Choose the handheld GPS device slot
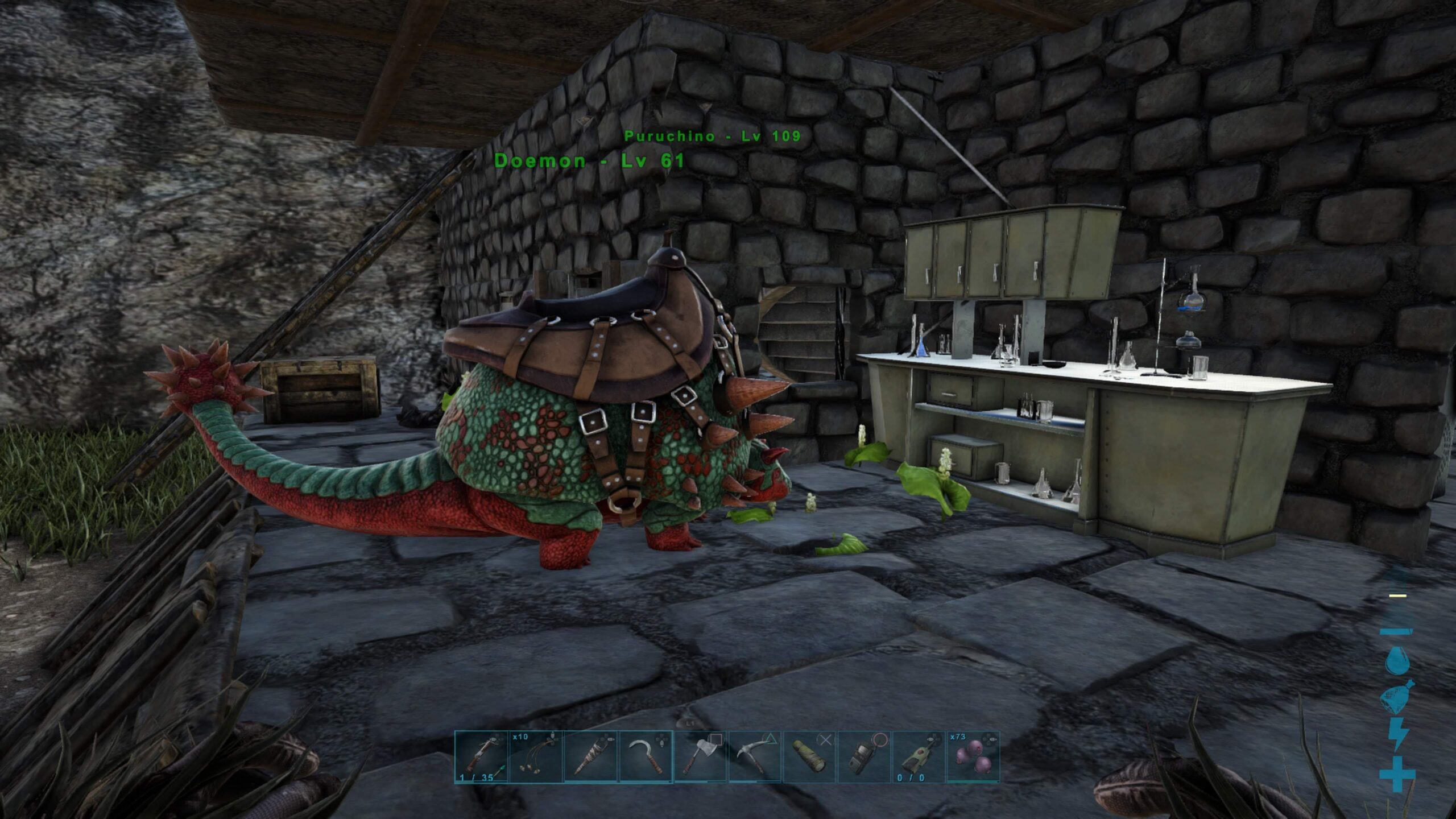1456x819 pixels. [864, 757]
